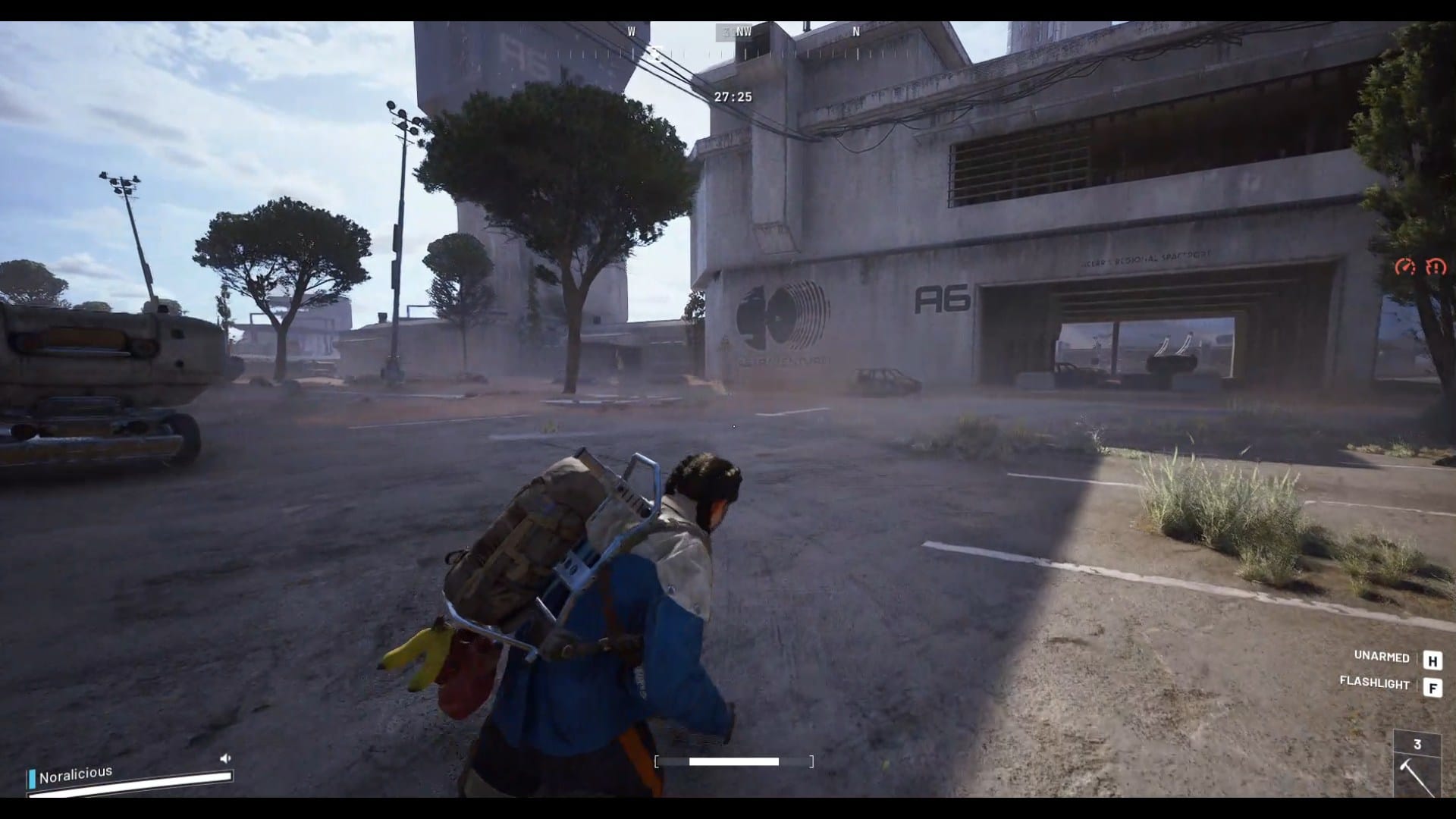Click the red gauge warning icon

pos(1407,266)
